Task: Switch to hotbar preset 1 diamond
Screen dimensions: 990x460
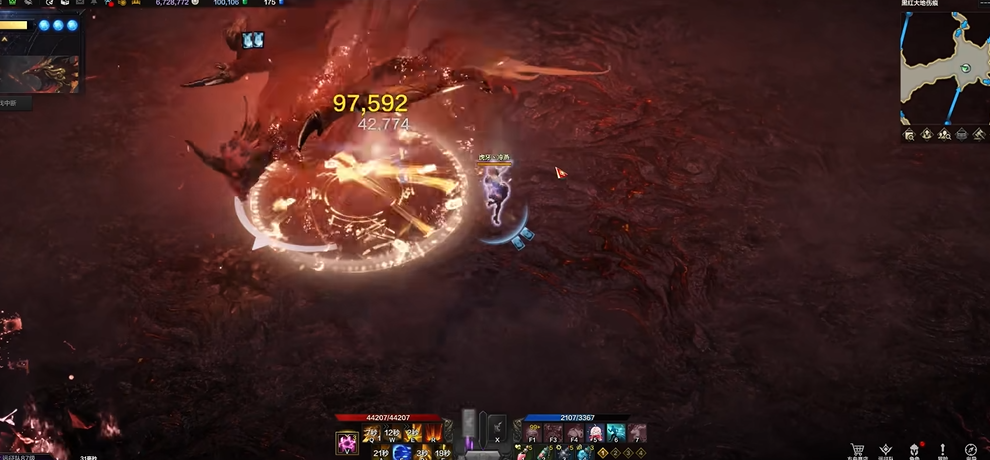Action: [x=603, y=453]
